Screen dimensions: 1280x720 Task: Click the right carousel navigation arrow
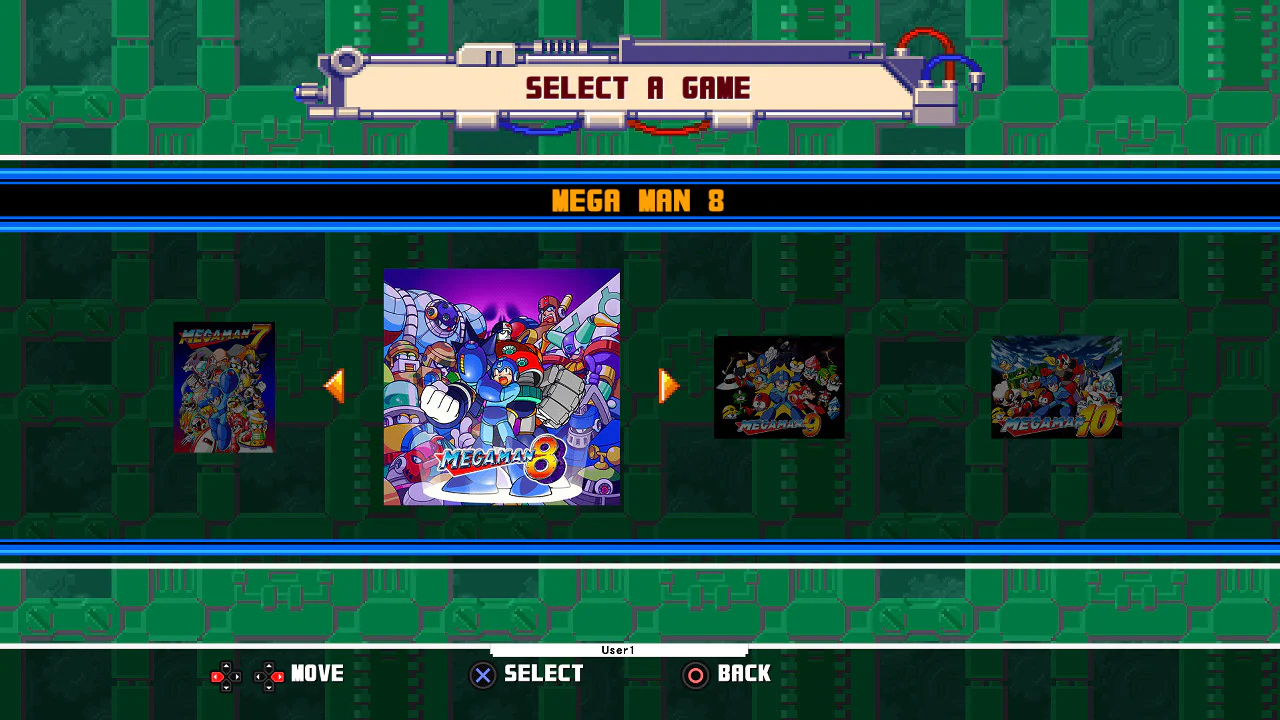click(668, 387)
